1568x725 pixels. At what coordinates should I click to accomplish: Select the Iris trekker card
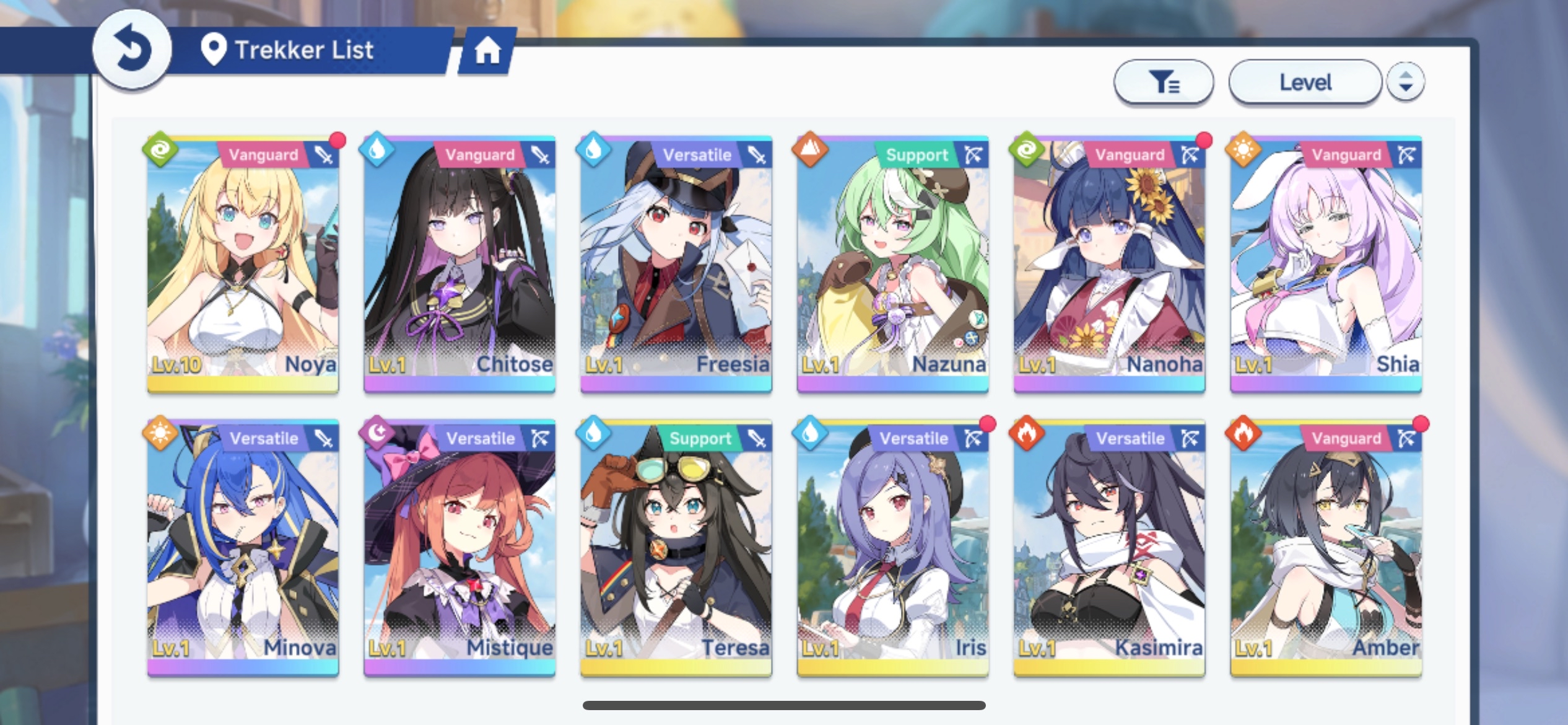click(x=892, y=547)
